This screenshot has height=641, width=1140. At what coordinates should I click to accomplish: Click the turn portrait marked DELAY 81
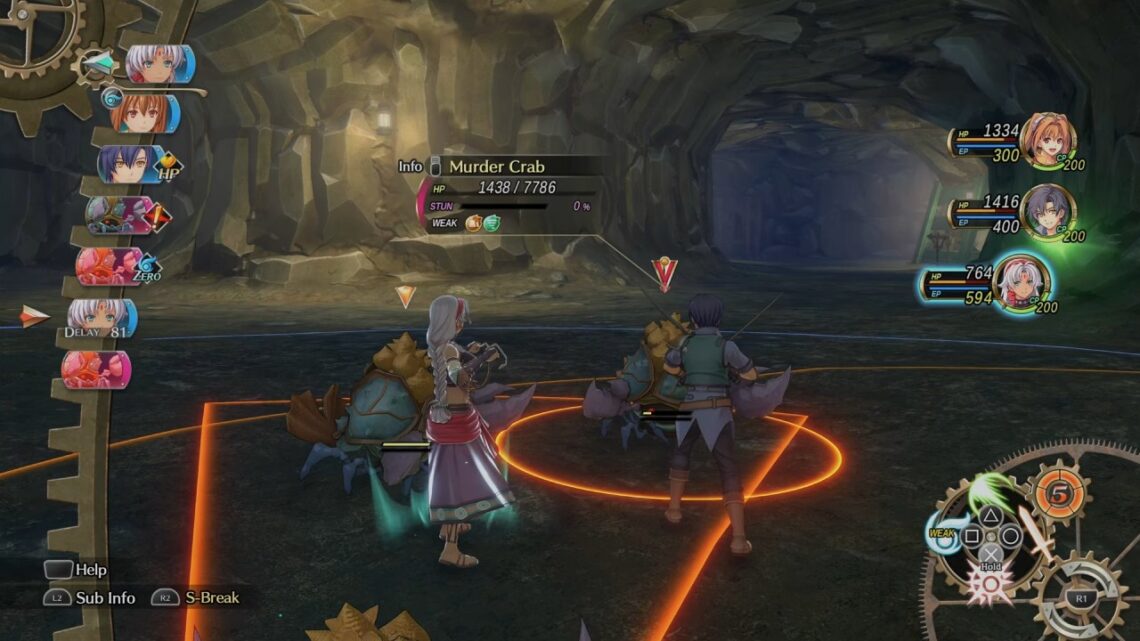[x=100, y=318]
